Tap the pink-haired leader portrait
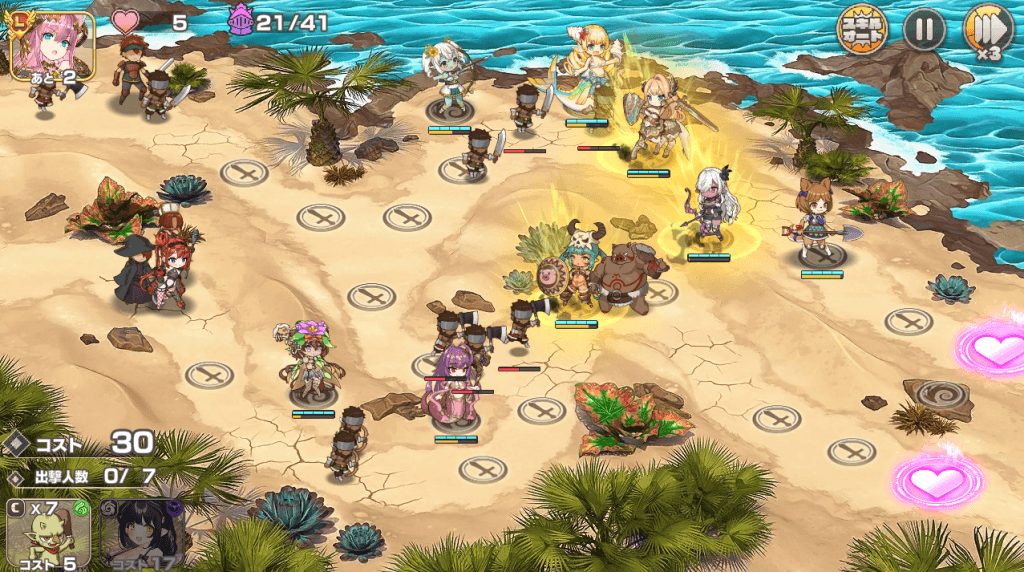 point(52,45)
